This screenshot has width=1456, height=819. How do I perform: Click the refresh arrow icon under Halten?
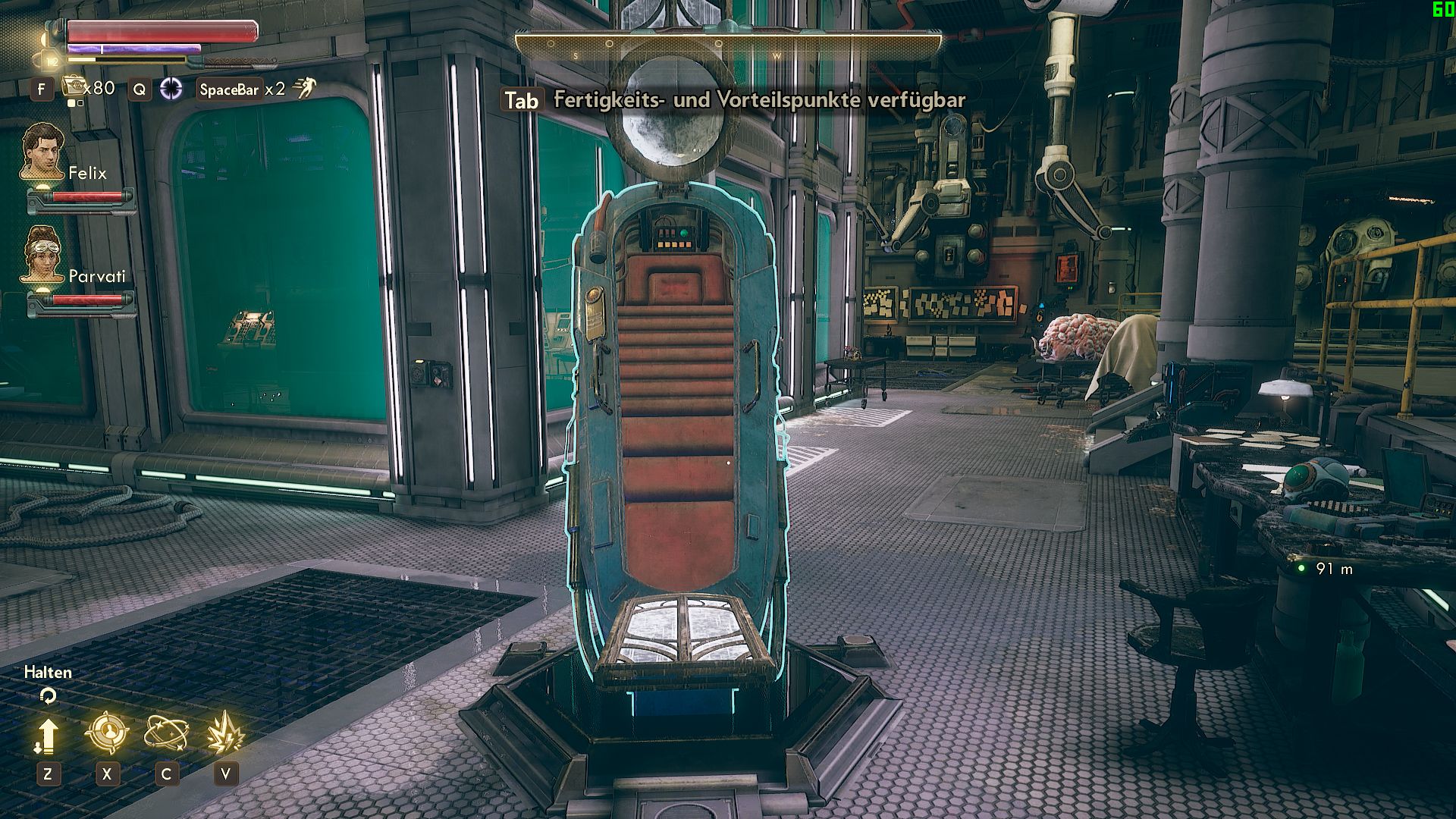[x=48, y=694]
